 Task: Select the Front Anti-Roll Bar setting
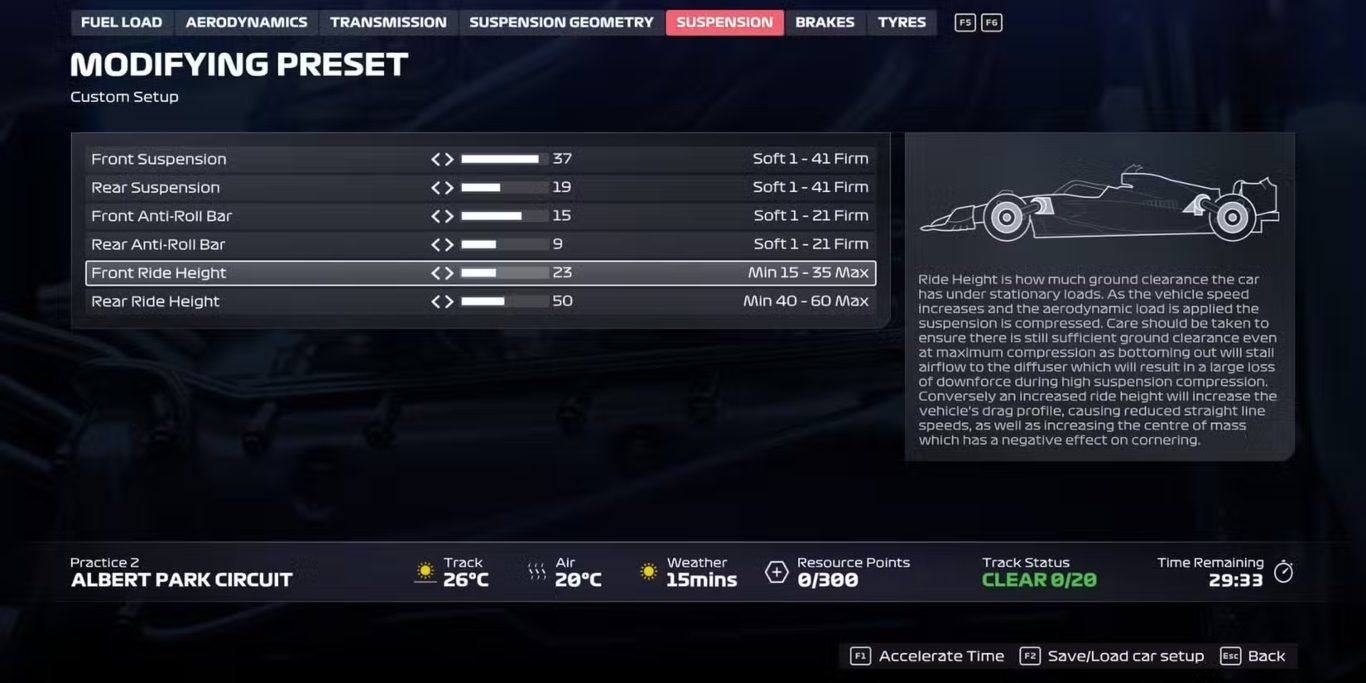coord(161,216)
